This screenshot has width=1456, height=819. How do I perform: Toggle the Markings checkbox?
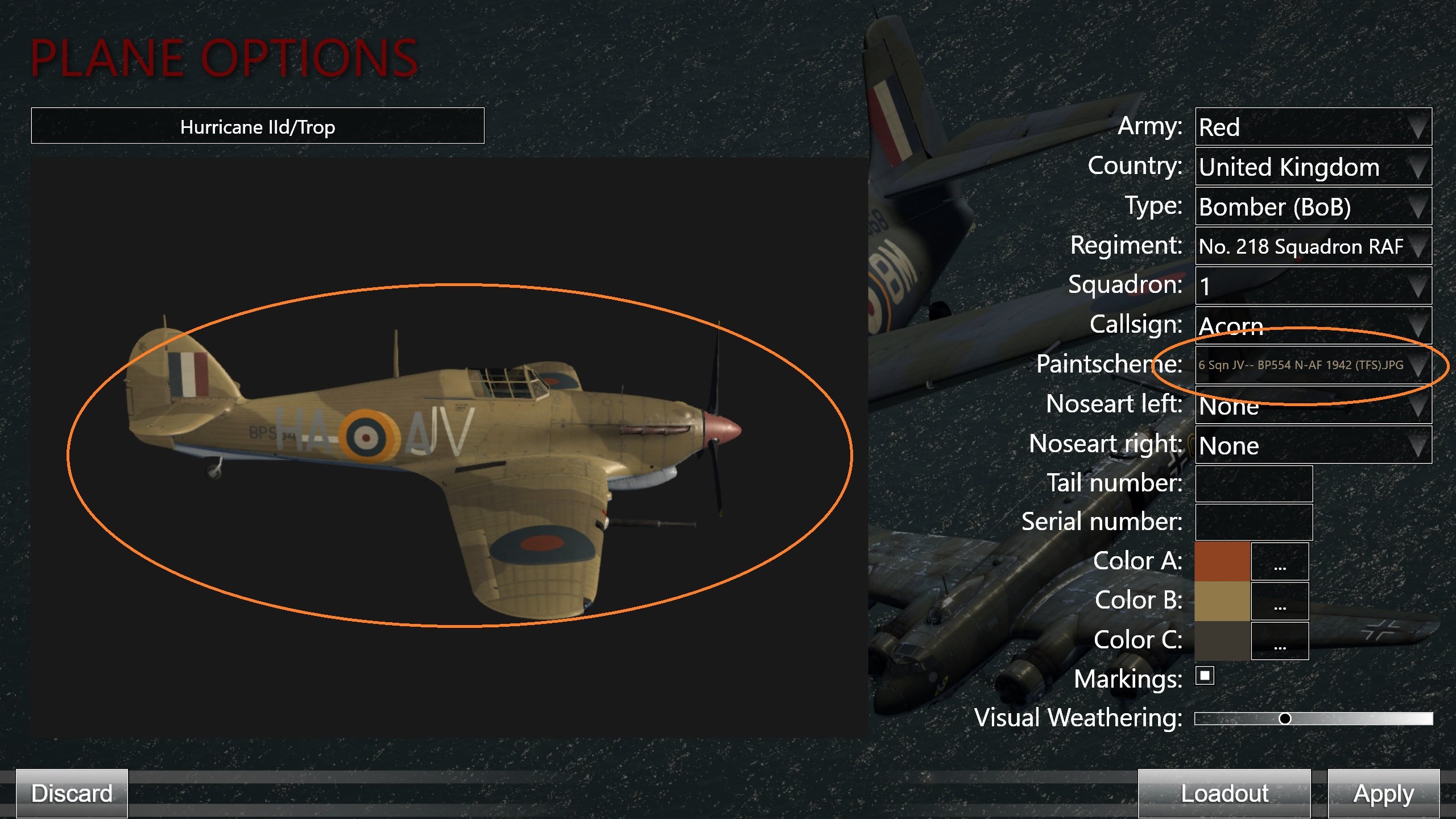coord(1205,676)
